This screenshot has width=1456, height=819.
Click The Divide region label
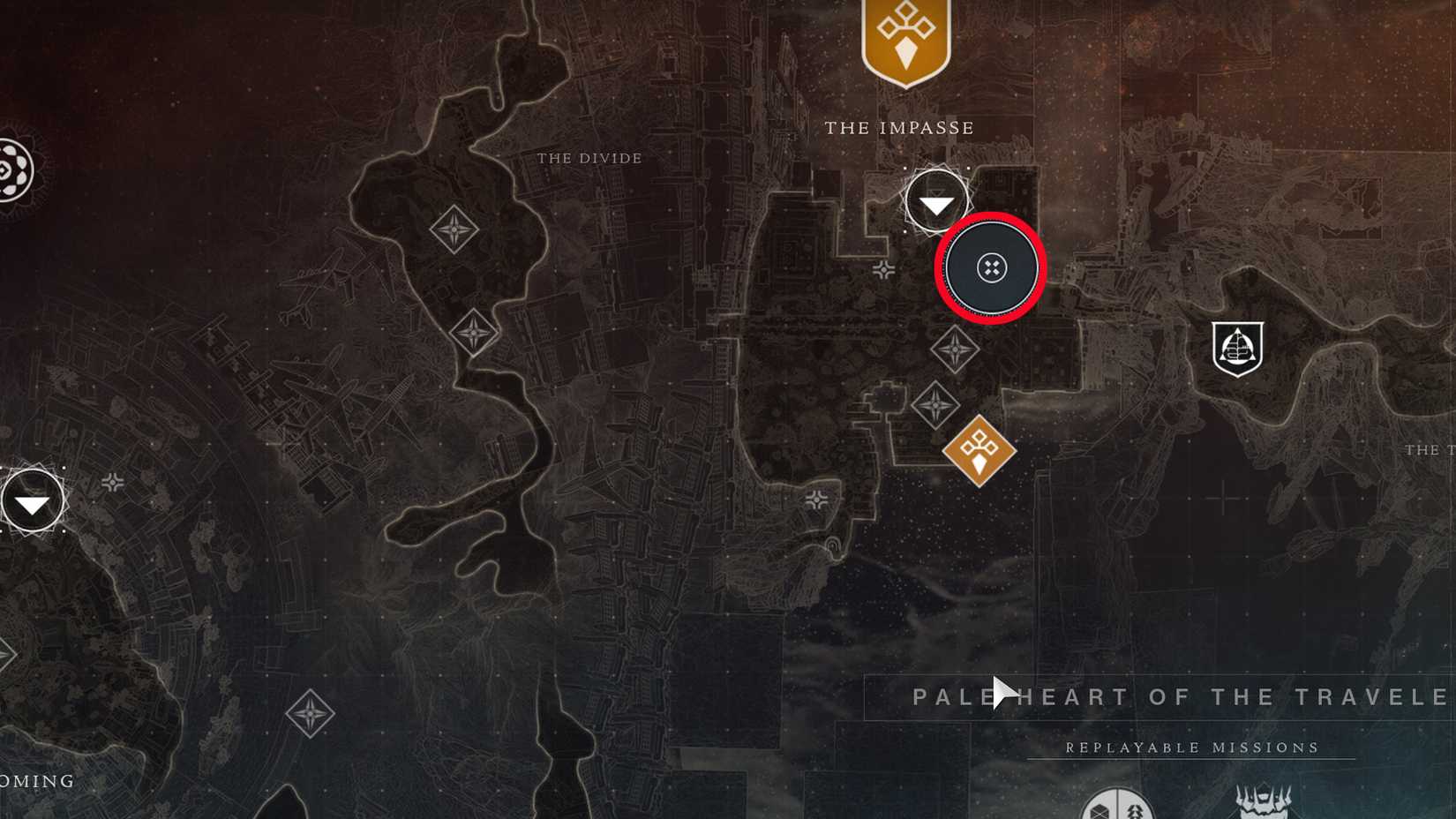pos(589,158)
